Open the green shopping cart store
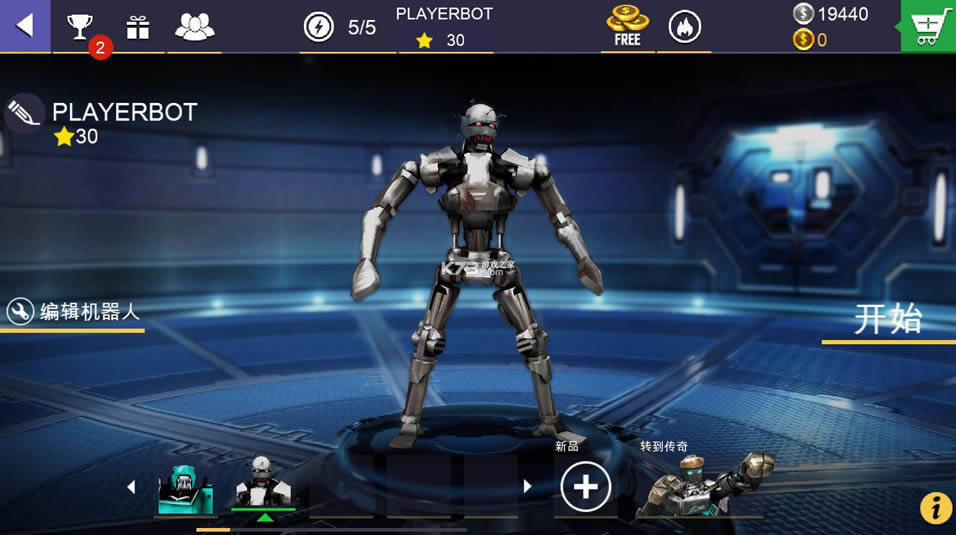This screenshot has height=535, width=956. pyautogui.click(x=927, y=26)
